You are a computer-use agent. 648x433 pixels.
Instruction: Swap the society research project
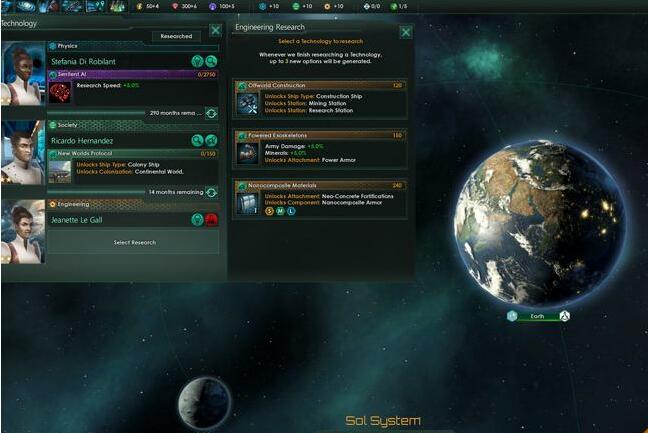pyautogui.click(x=211, y=192)
